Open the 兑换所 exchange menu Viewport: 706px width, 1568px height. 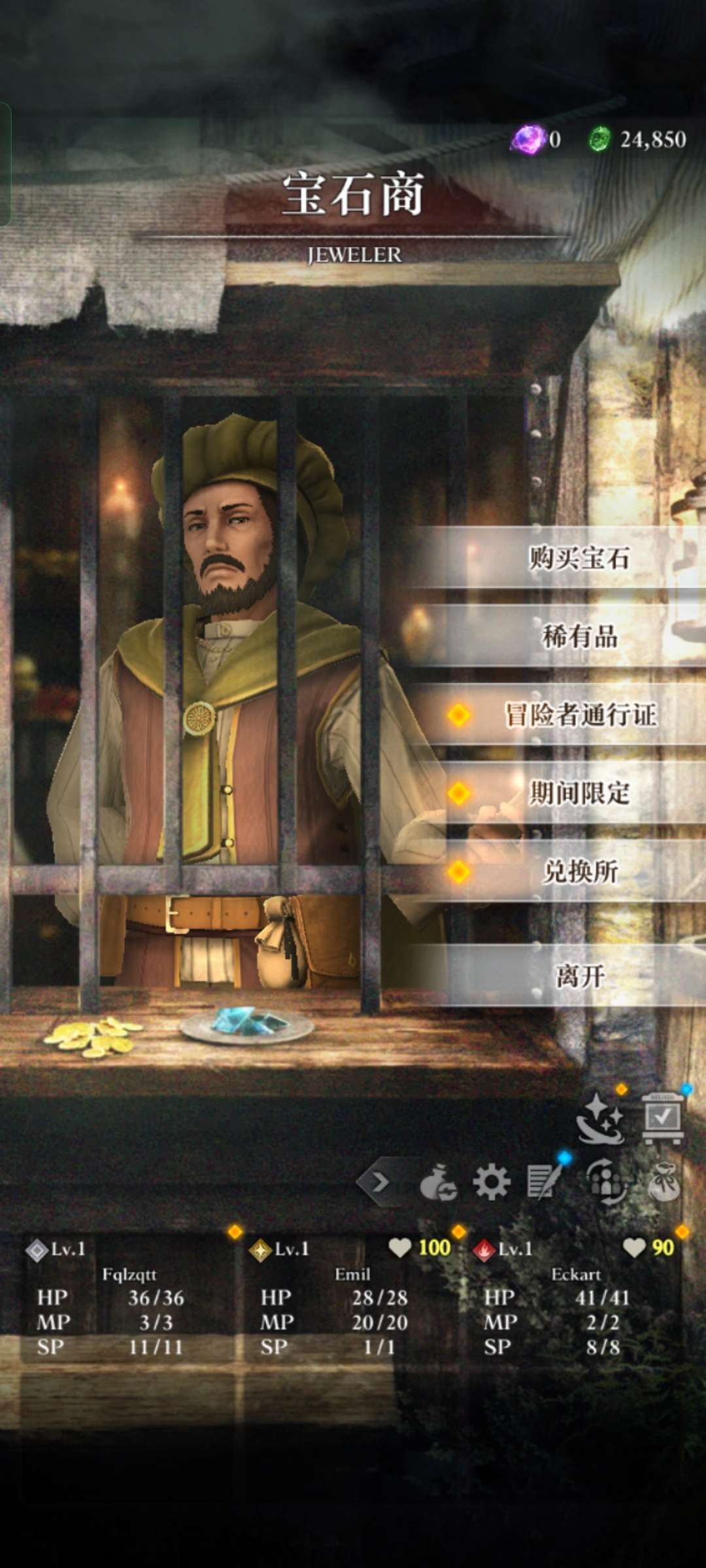pos(579,872)
